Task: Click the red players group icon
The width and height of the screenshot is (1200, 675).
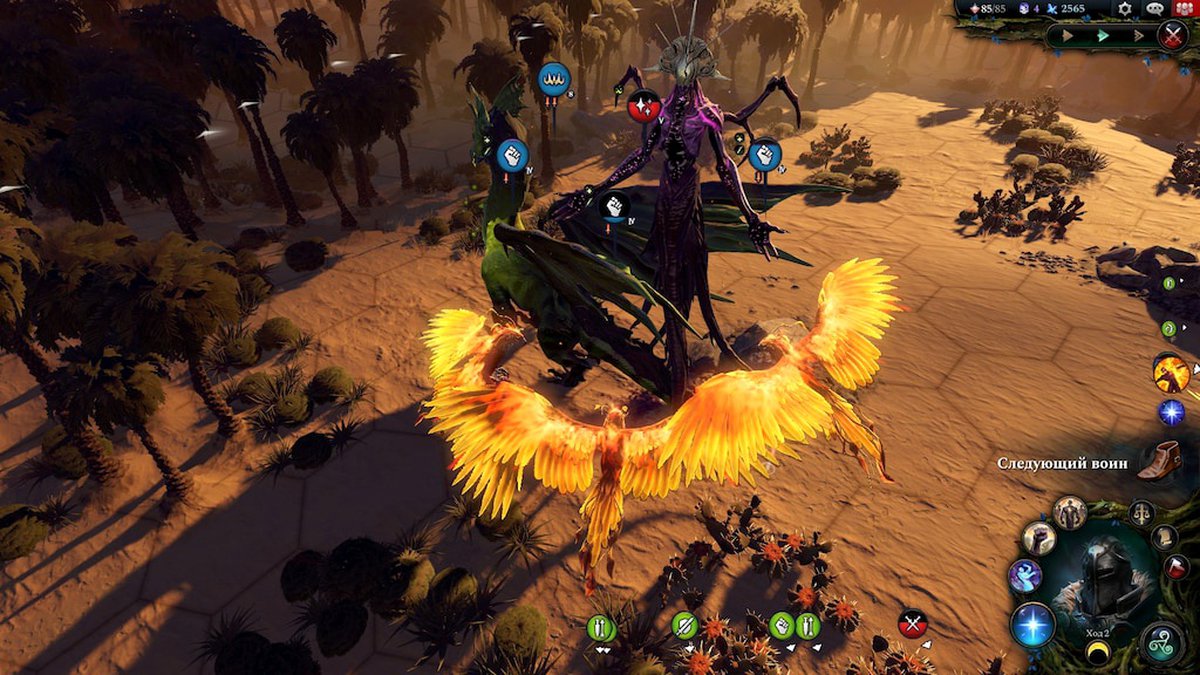Action: click(x=1186, y=9)
